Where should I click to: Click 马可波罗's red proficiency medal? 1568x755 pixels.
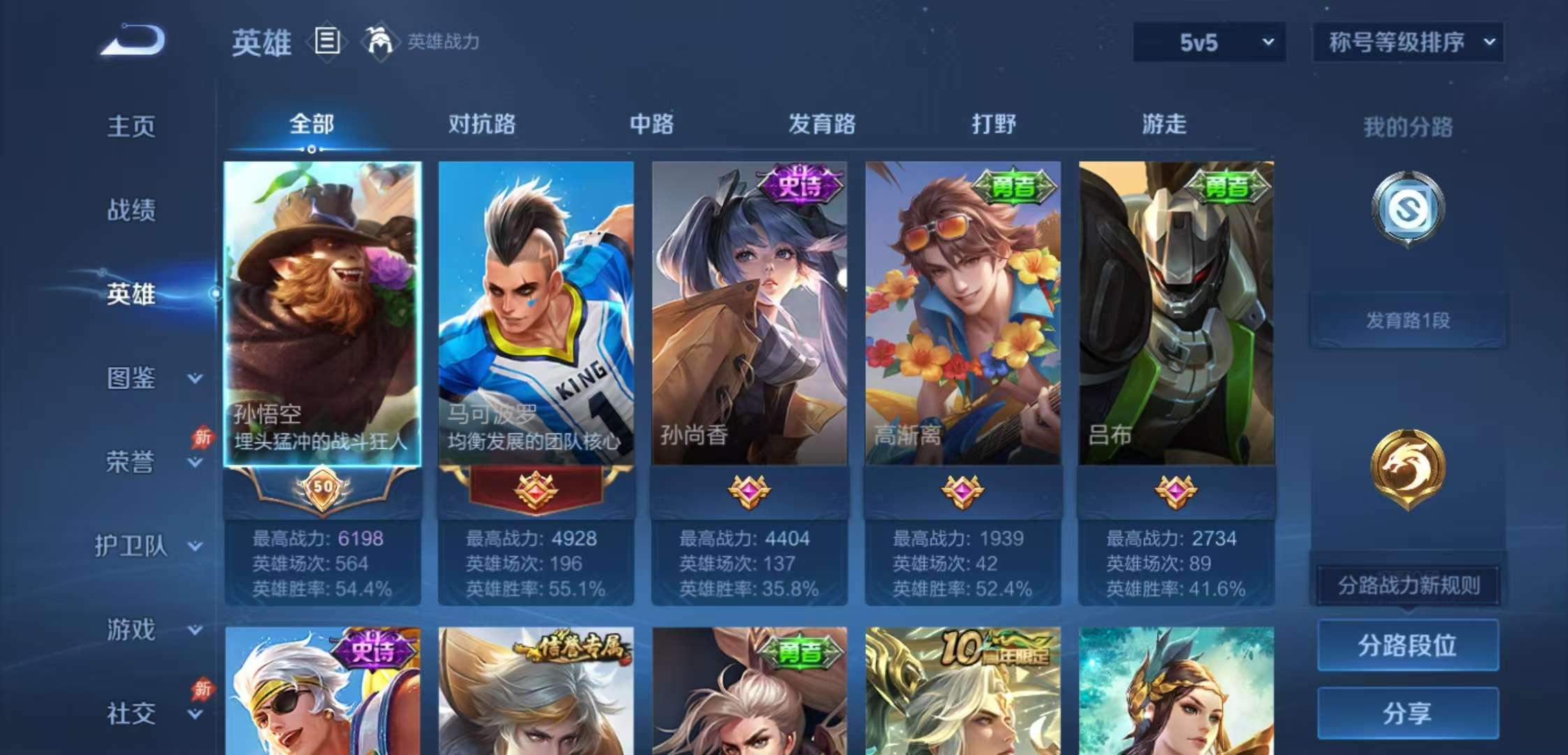coord(535,489)
